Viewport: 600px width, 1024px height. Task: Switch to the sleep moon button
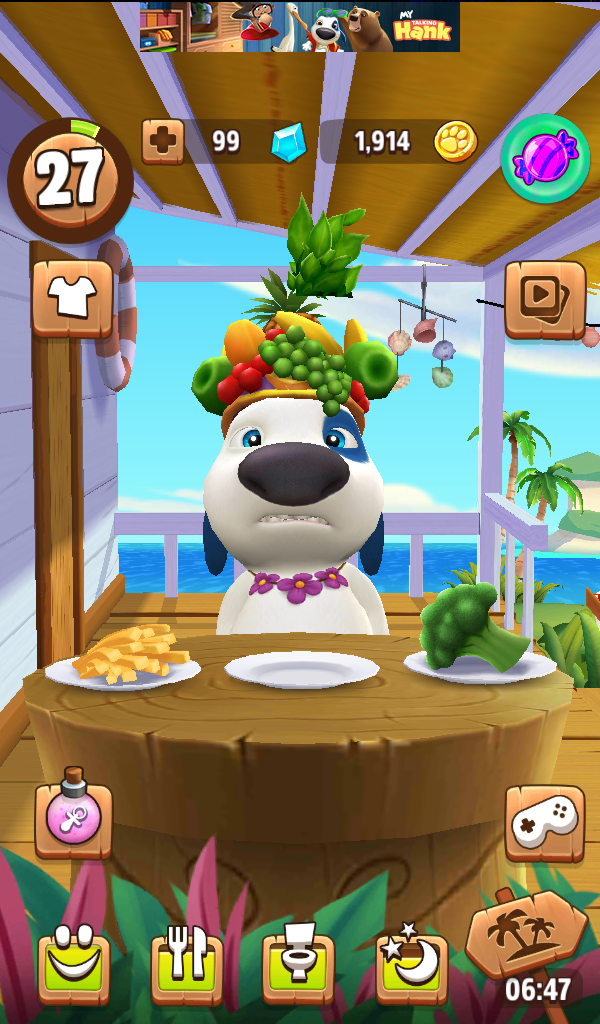[411, 965]
